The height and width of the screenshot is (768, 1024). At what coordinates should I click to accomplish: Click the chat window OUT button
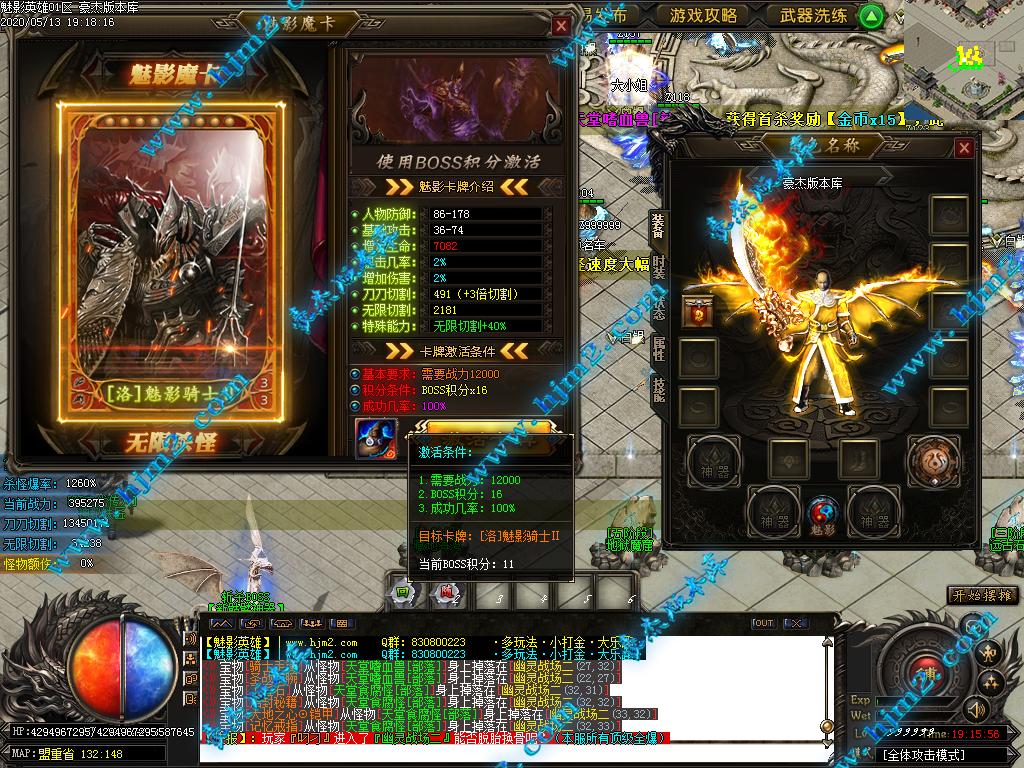point(763,623)
